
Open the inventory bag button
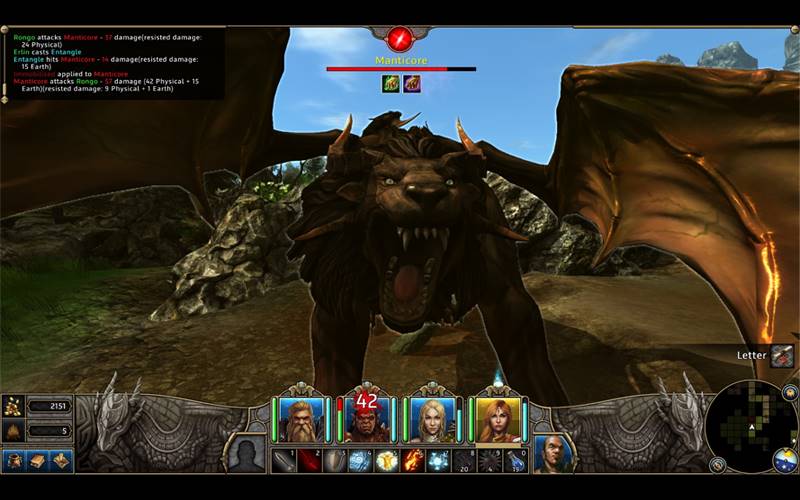coord(14,461)
